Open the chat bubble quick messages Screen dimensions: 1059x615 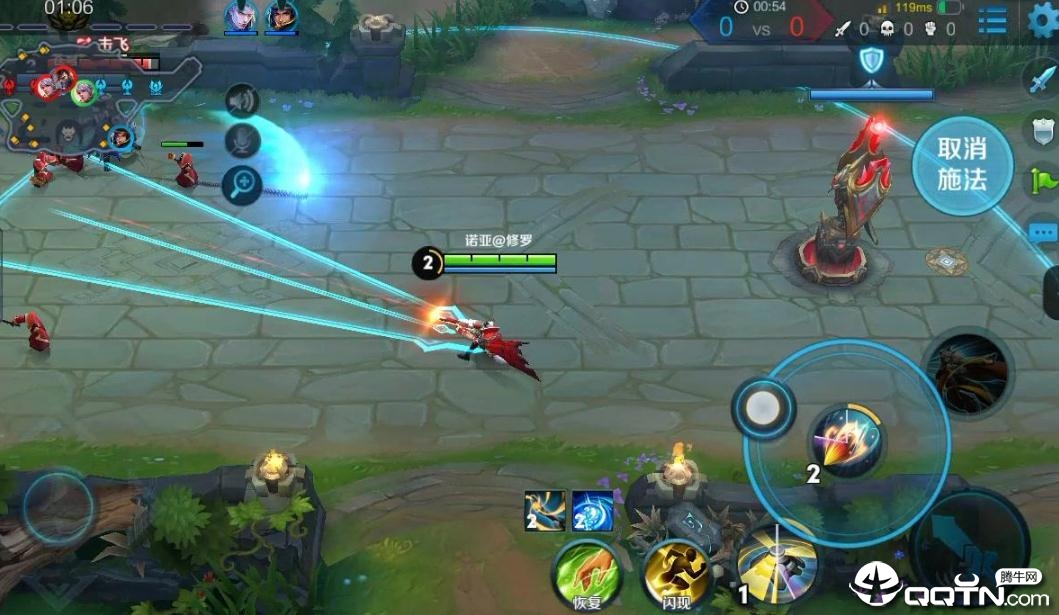click(1043, 228)
